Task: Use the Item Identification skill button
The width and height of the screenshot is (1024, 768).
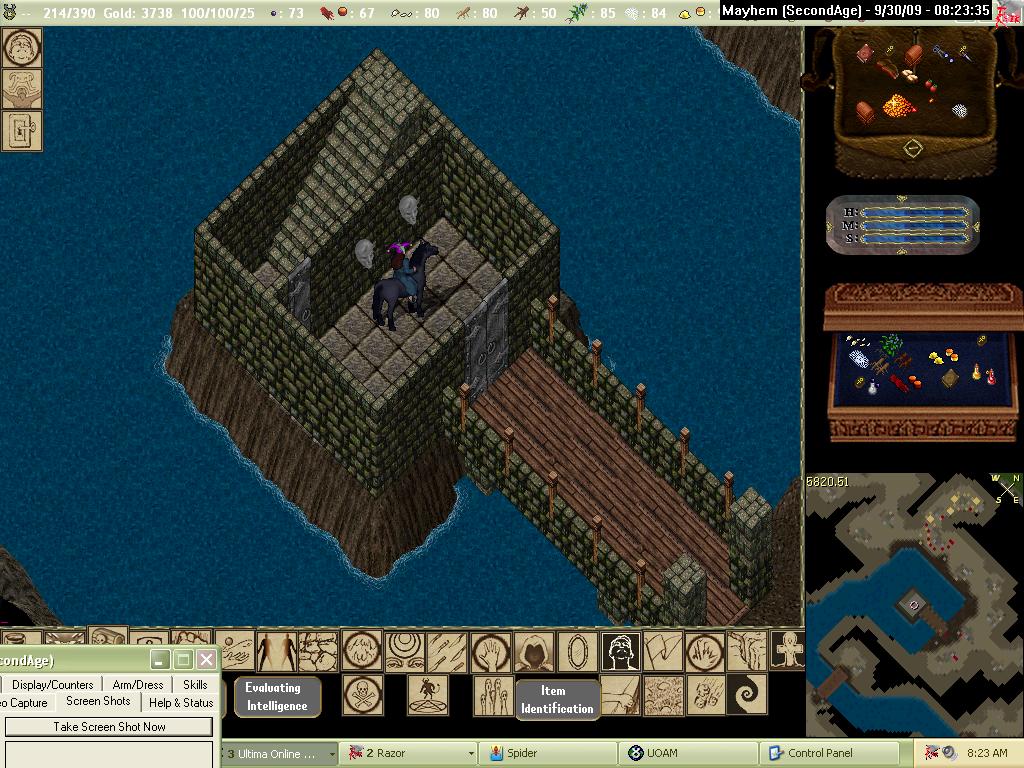Action: [557, 699]
